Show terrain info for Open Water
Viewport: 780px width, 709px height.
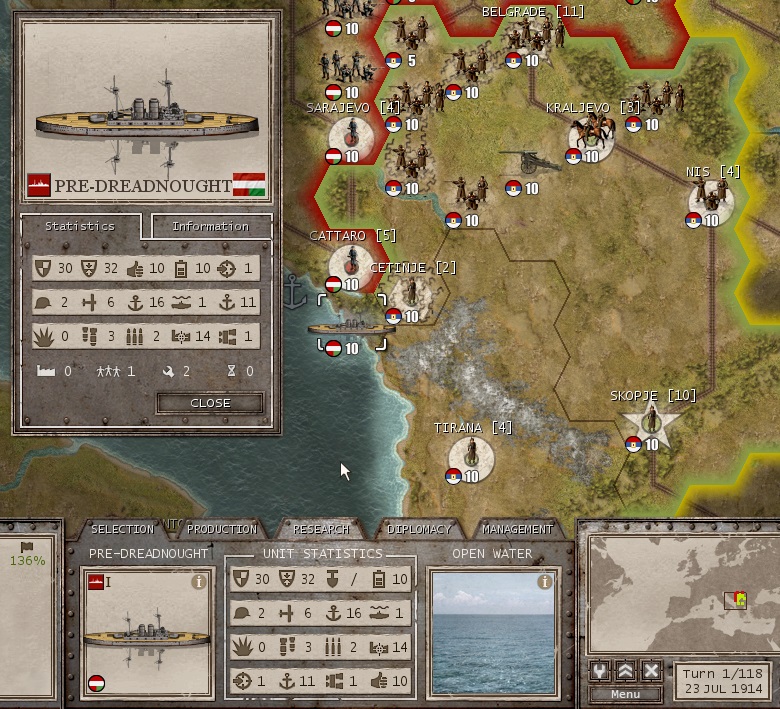click(x=544, y=582)
